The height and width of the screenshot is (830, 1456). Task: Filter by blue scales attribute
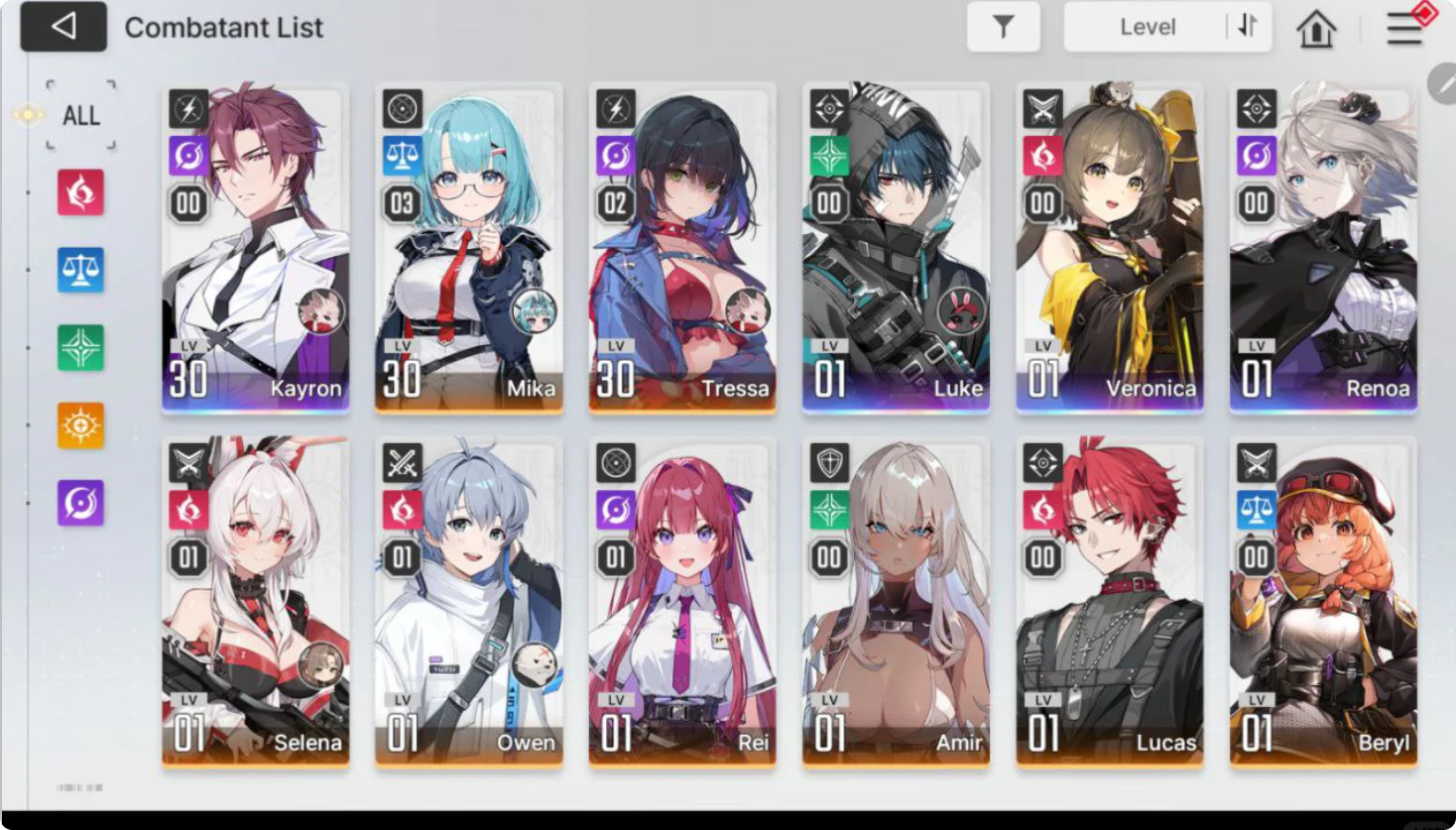pos(80,270)
